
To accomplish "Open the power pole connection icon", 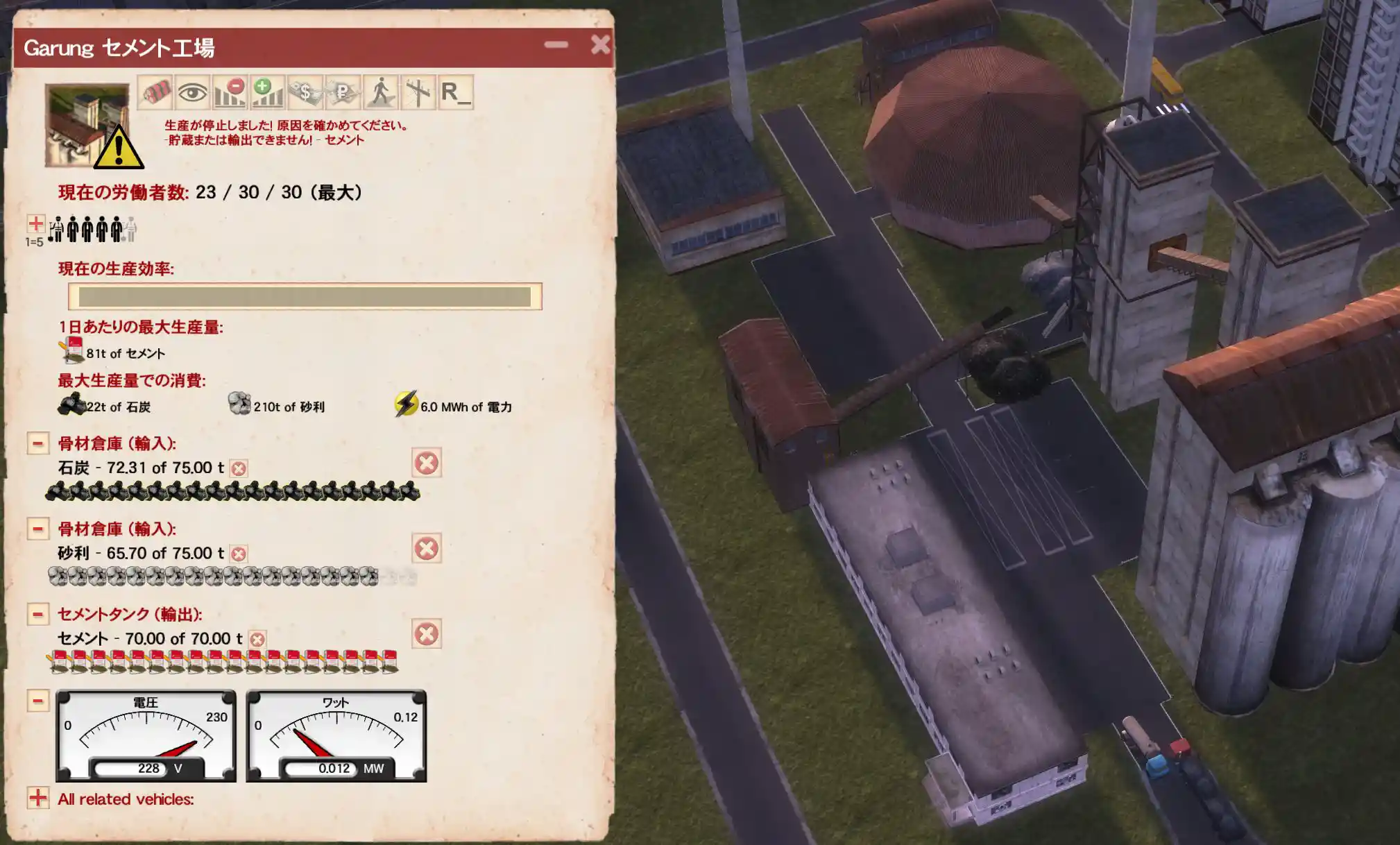I will click(418, 92).
